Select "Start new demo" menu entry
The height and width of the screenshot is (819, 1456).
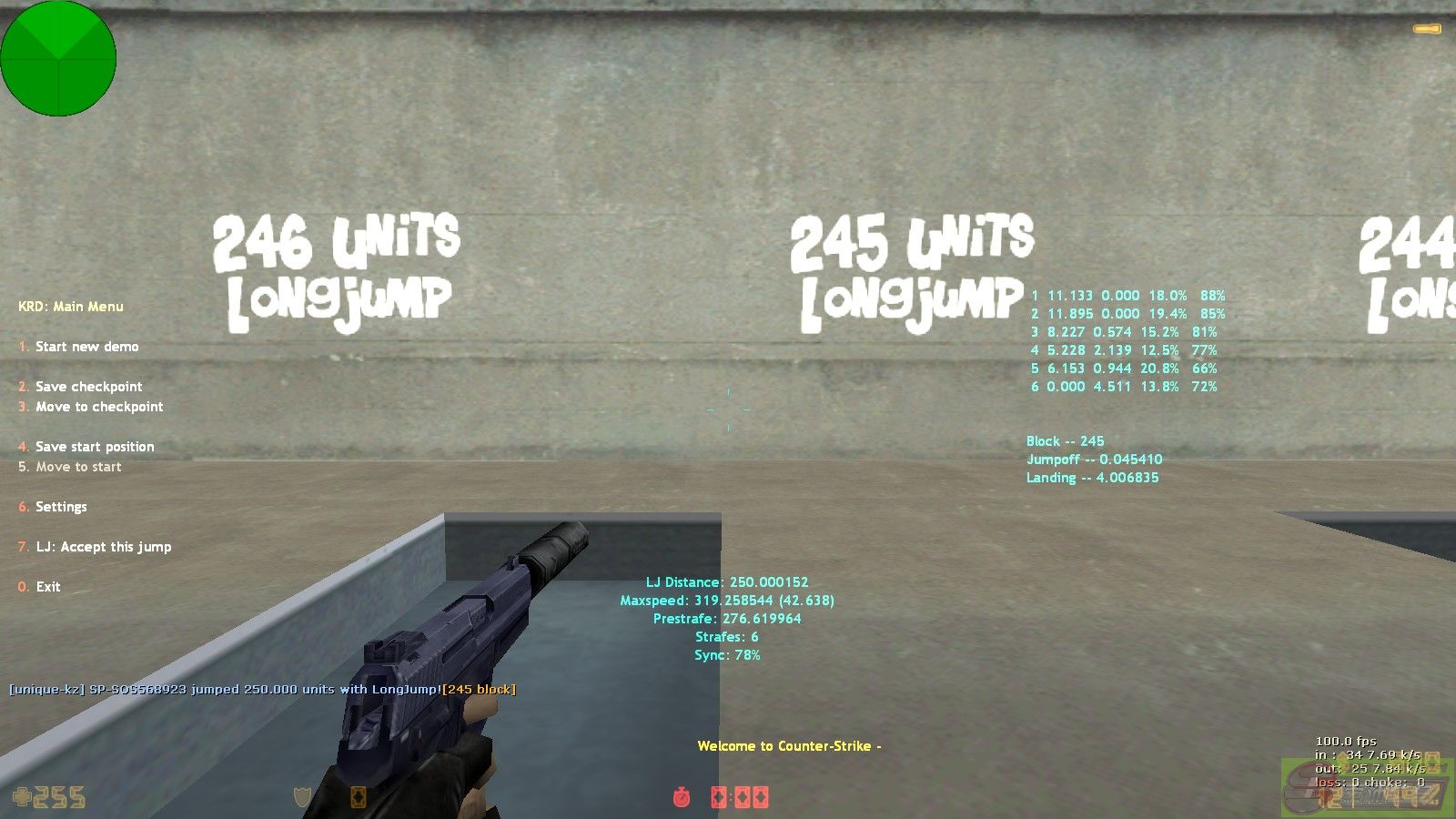[86, 347]
